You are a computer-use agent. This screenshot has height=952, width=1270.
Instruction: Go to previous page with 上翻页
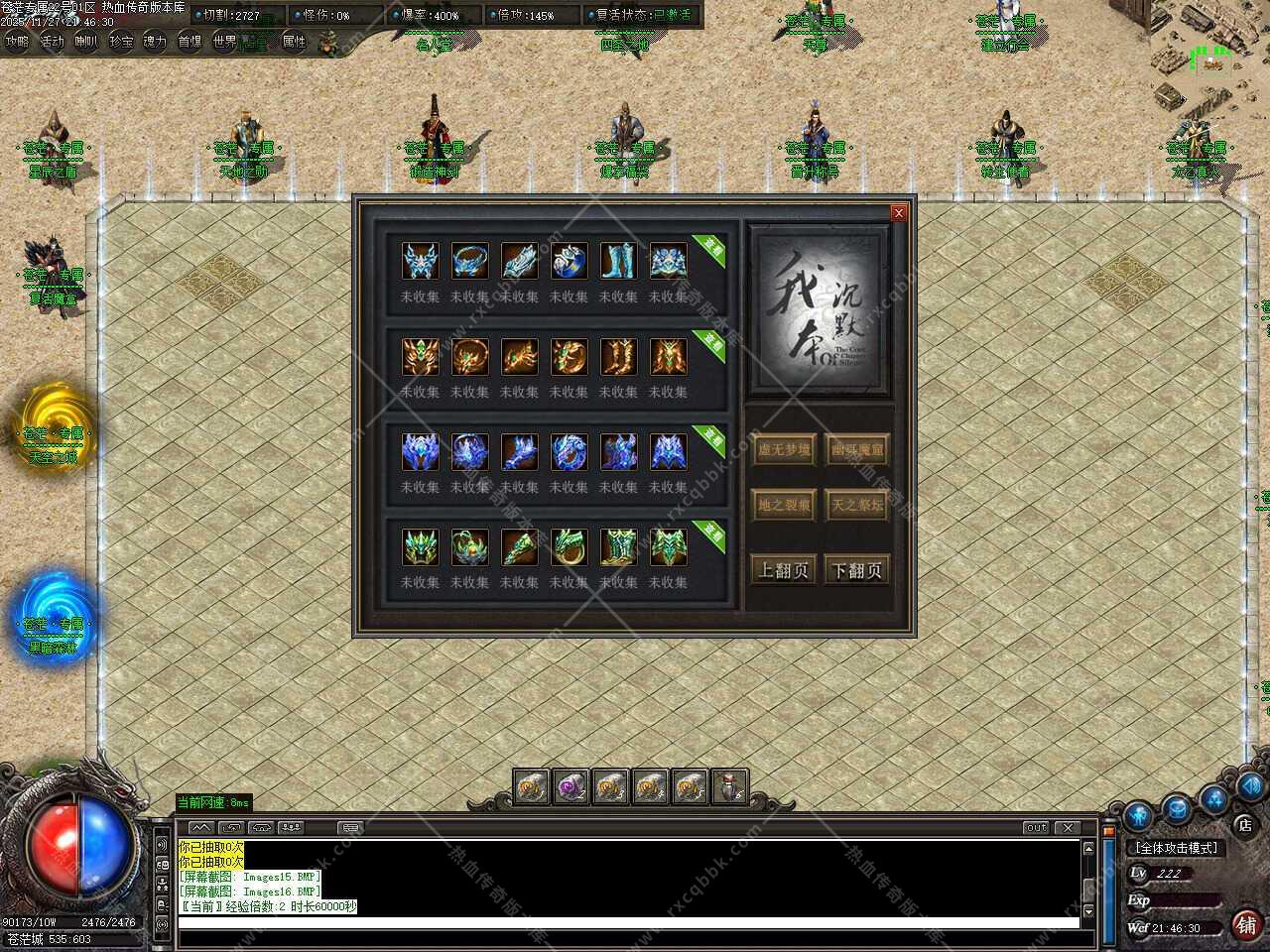pyautogui.click(x=784, y=570)
